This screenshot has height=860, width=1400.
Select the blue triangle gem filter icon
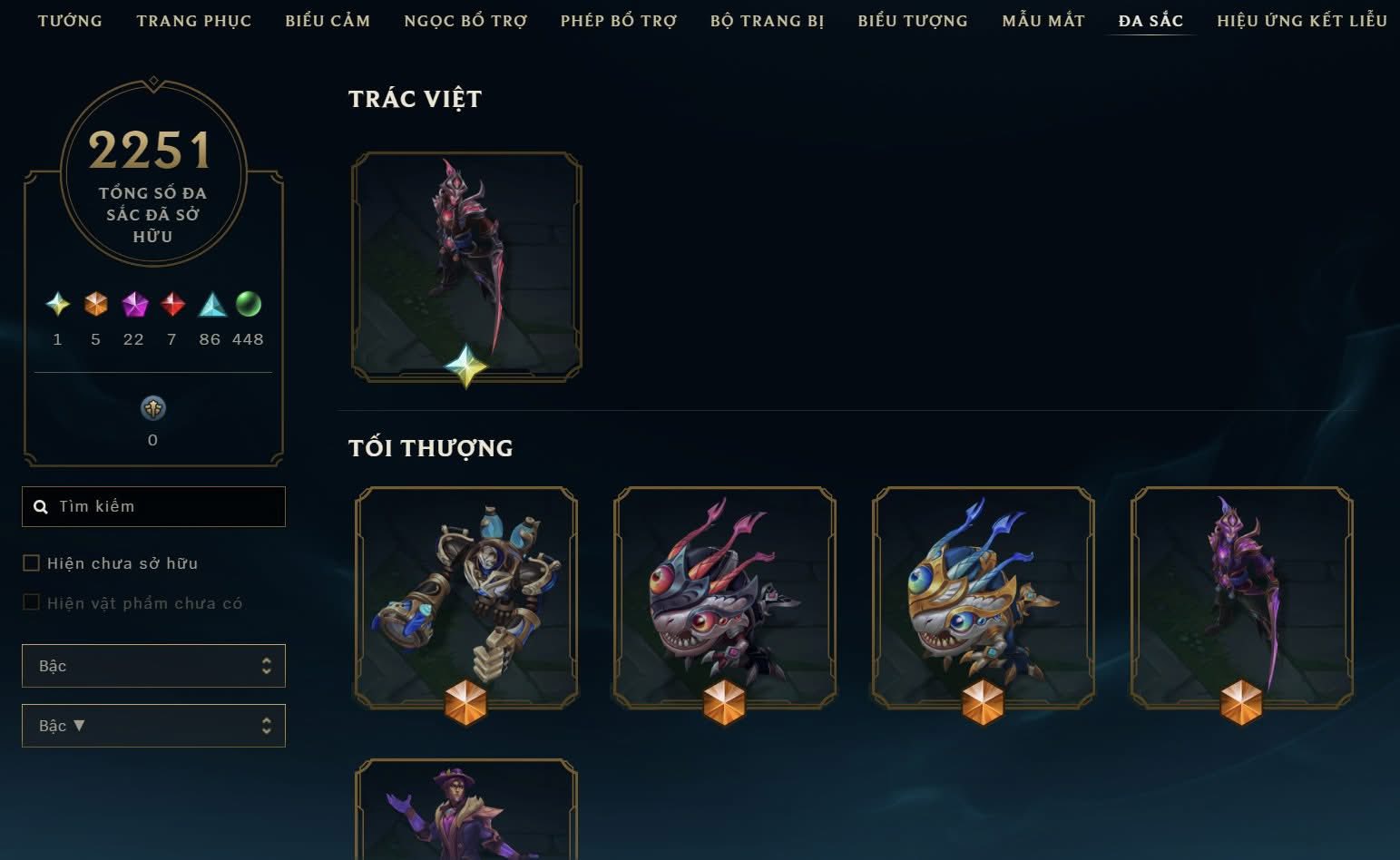click(x=210, y=306)
